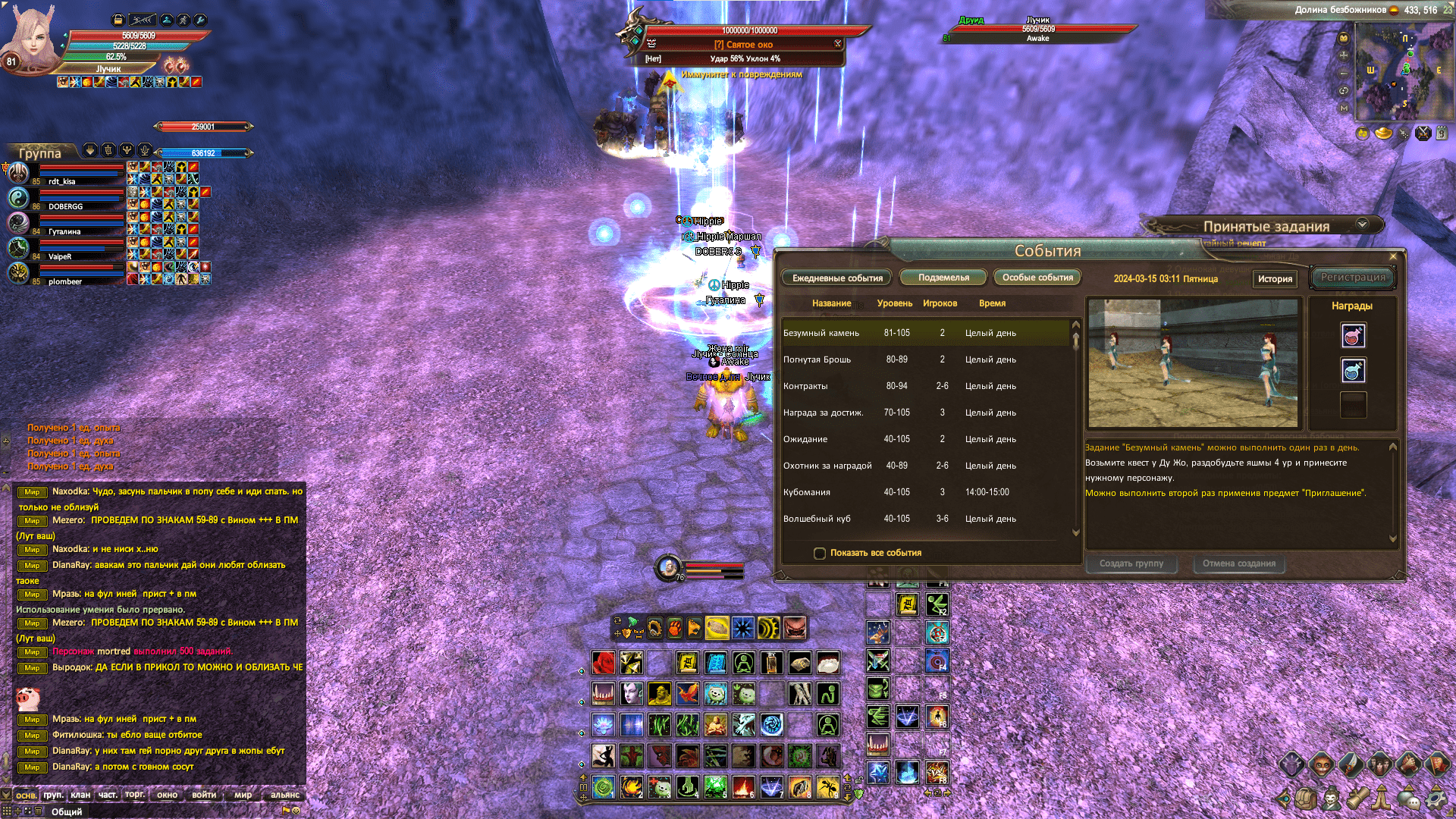The image size is (1456, 819).
Task: Open the red potion reward icon in Награды
Action: 1354,336
